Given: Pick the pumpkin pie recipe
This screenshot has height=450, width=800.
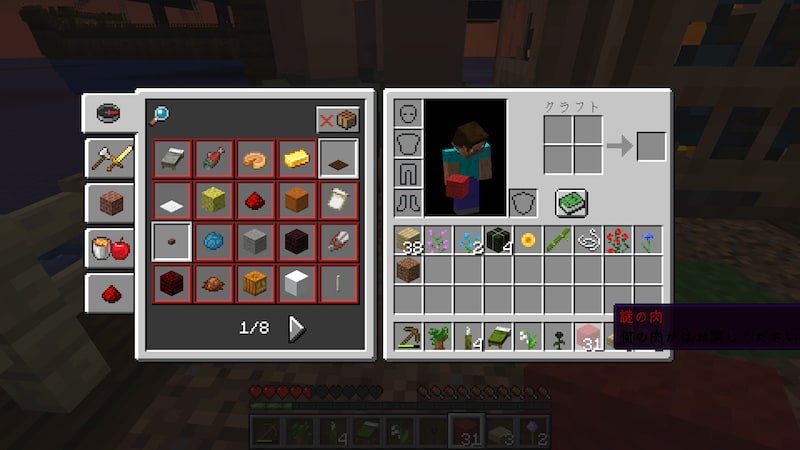Looking at the screenshot, I should (x=255, y=158).
